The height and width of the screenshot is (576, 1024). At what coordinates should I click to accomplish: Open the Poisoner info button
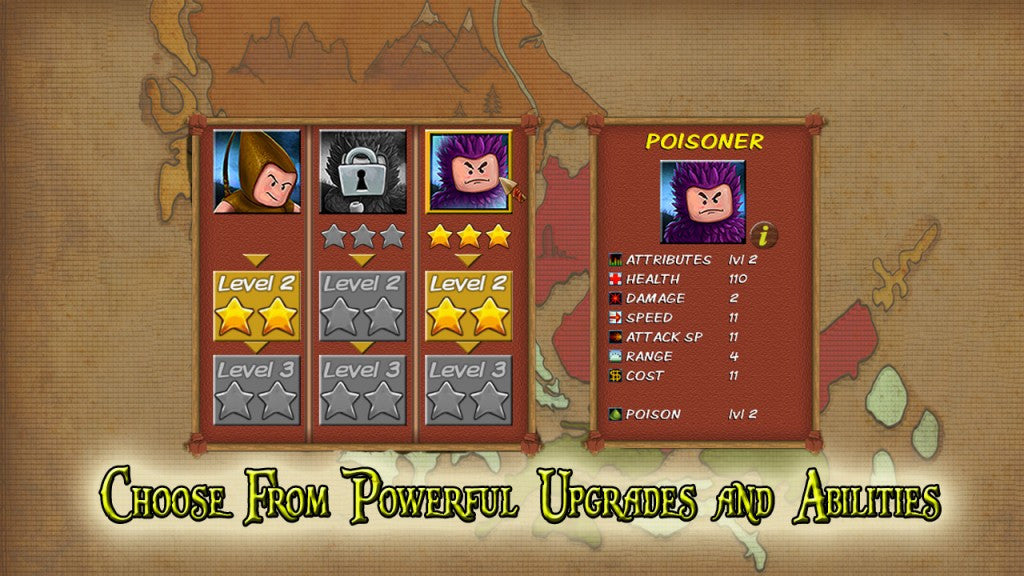pyautogui.click(x=764, y=236)
